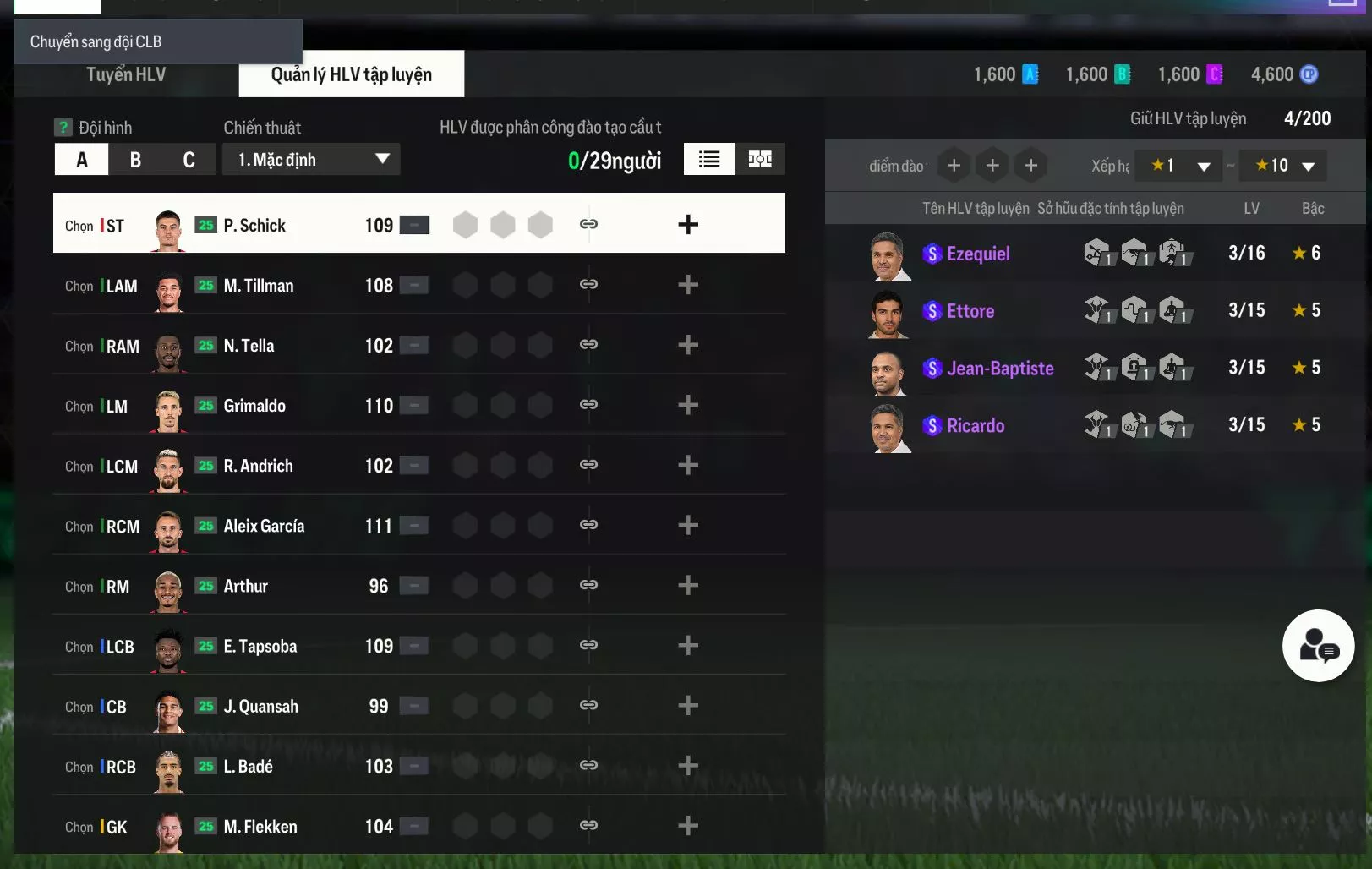Switch to list view layout

tap(708, 160)
